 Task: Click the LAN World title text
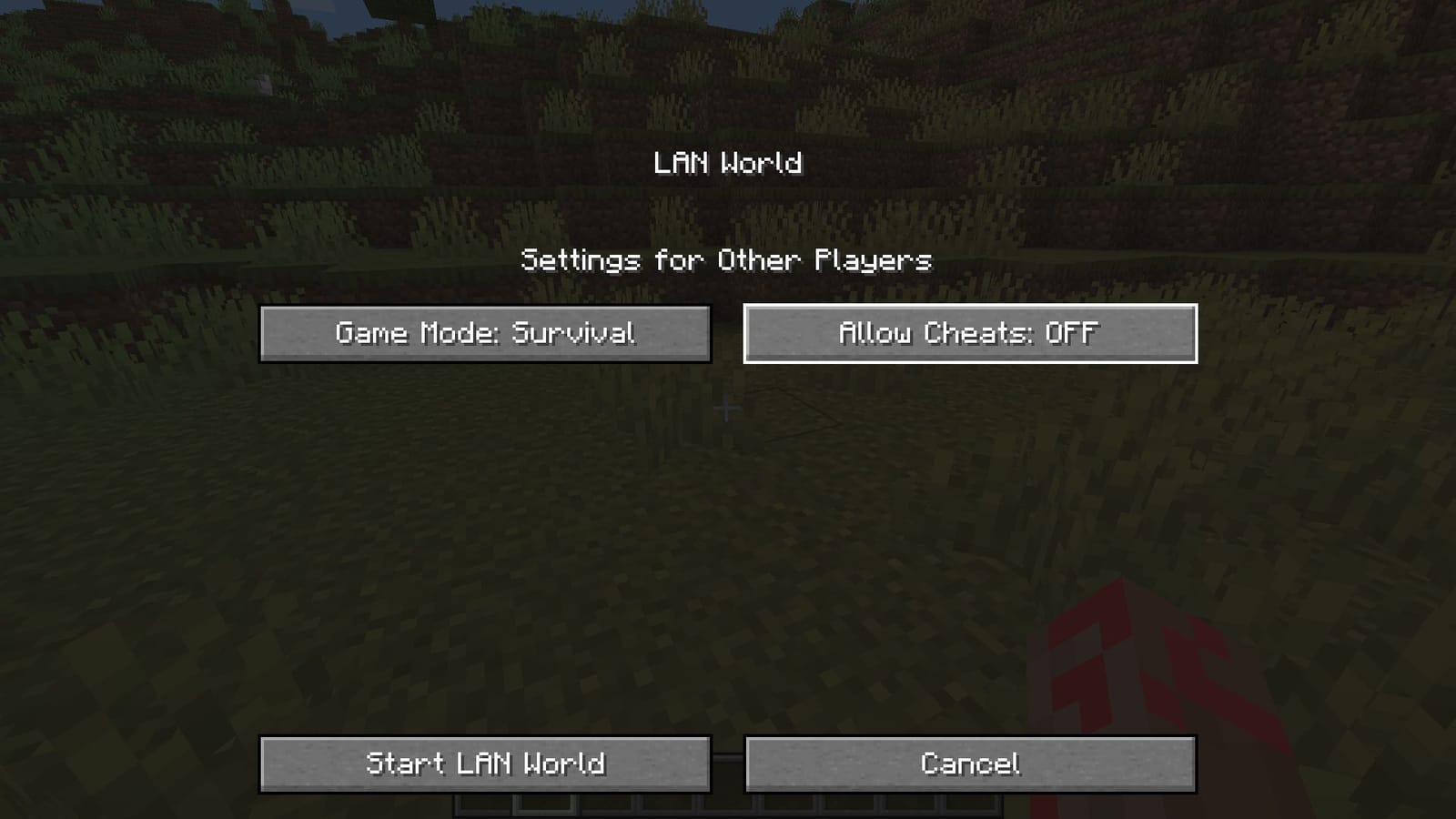pos(728,164)
